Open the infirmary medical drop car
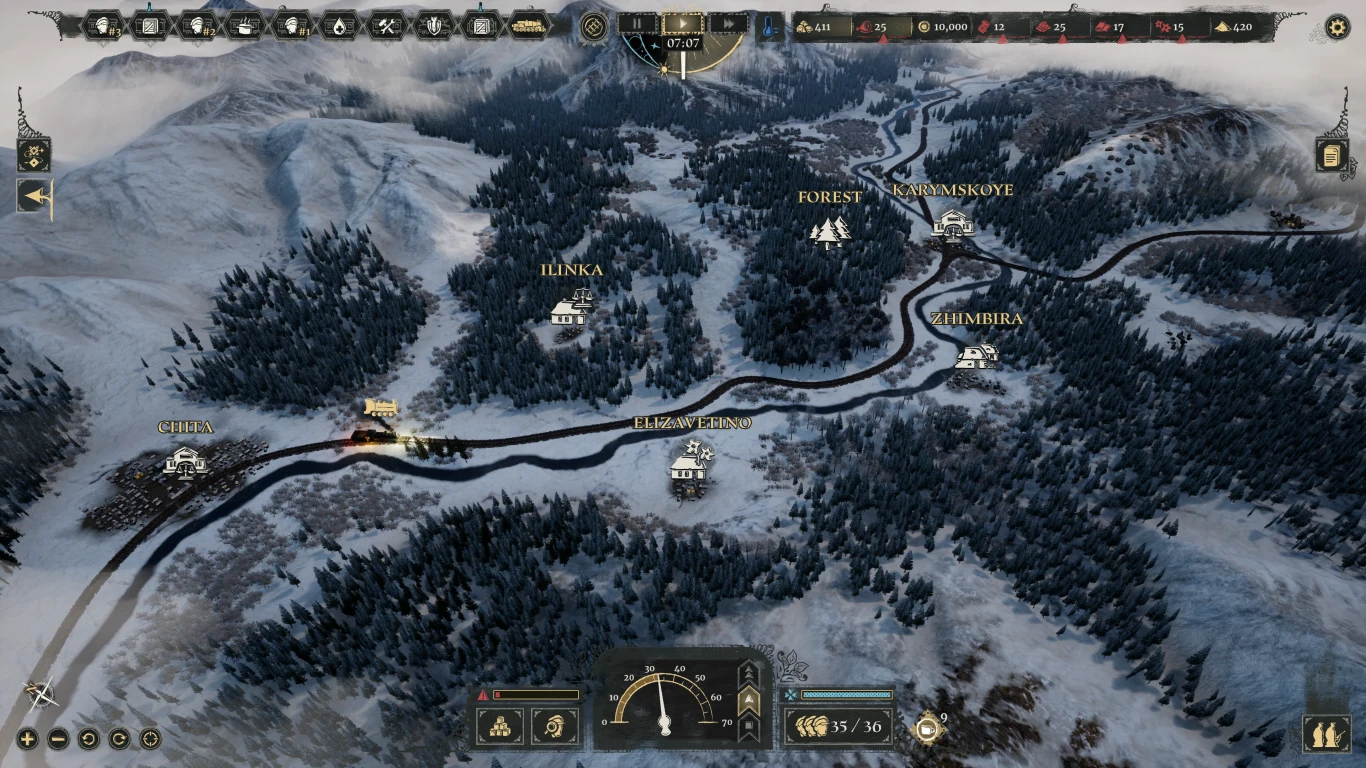Image resolution: width=1366 pixels, height=768 pixels. [340, 26]
